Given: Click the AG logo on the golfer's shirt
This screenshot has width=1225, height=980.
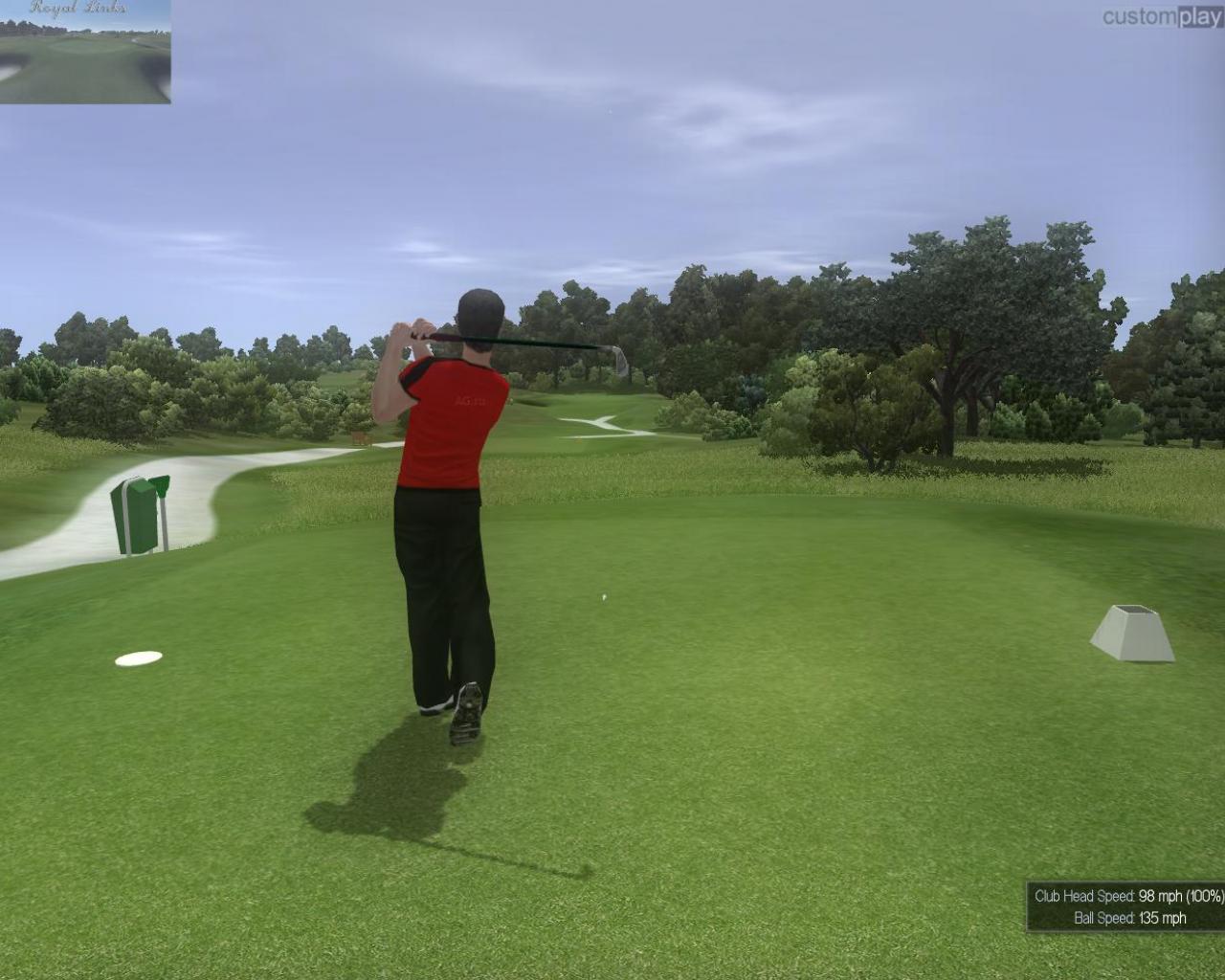Looking at the screenshot, I should click(469, 402).
